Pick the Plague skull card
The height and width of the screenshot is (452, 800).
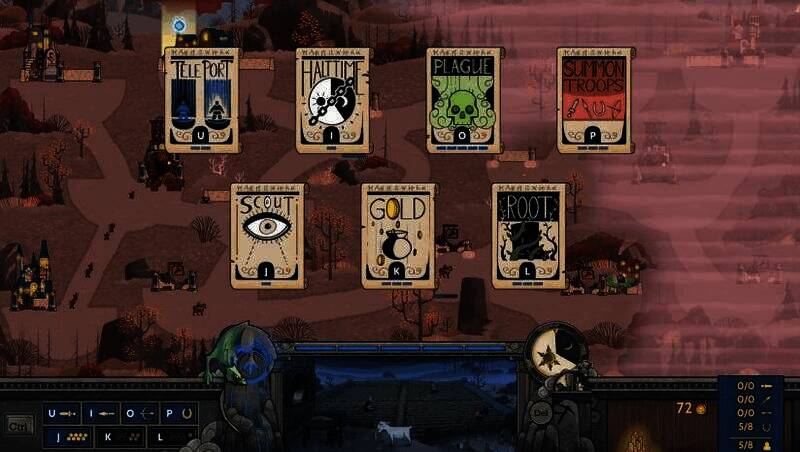[x=463, y=99]
